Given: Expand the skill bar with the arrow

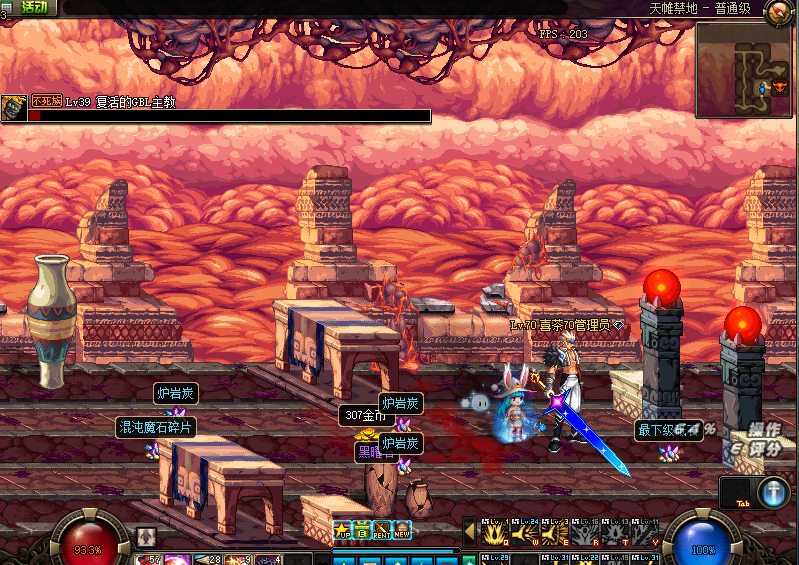Looking at the screenshot, I should coord(469,531).
